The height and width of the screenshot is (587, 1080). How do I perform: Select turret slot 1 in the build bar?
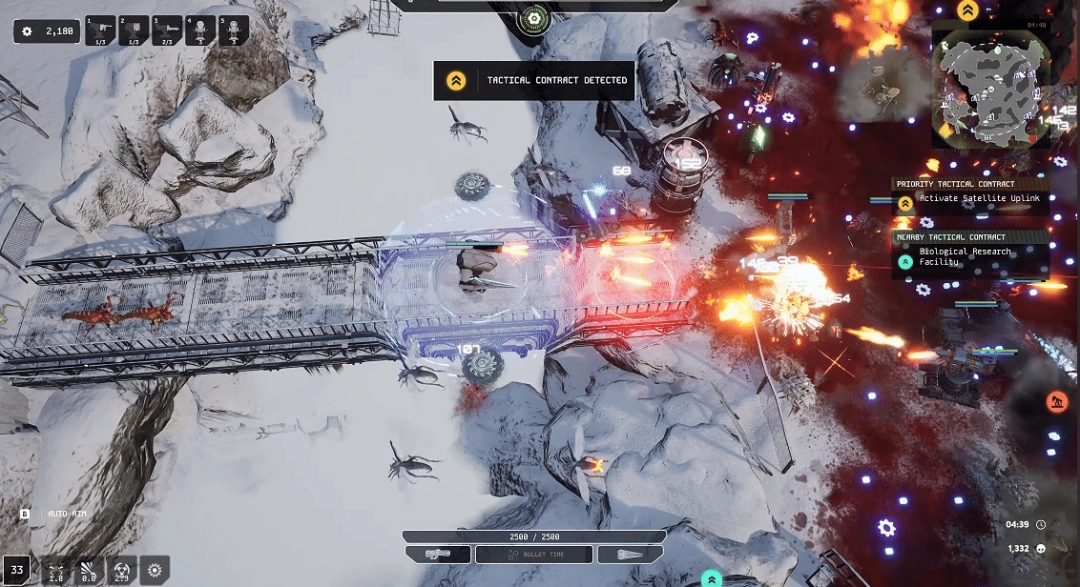pyautogui.click(x=102, y=30)
